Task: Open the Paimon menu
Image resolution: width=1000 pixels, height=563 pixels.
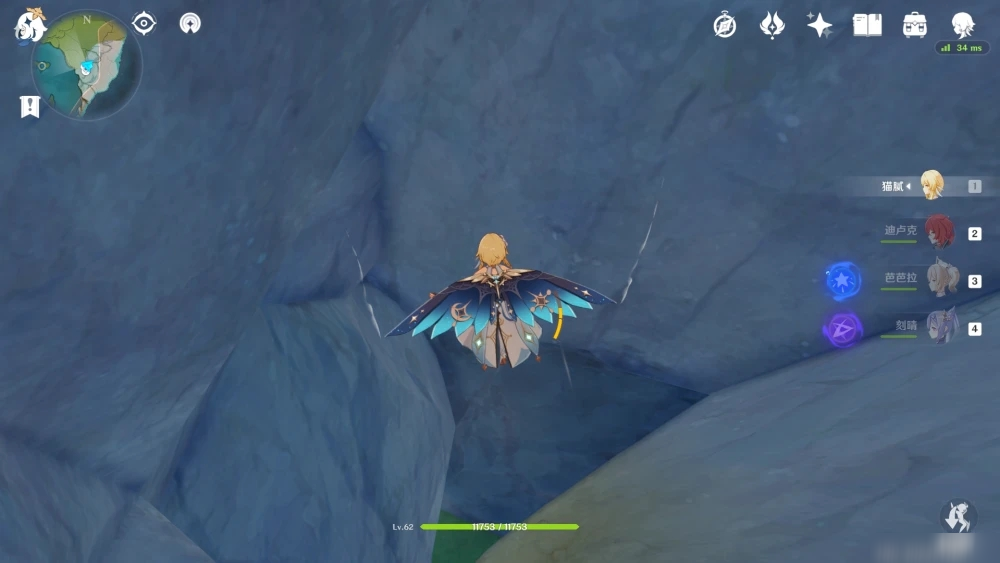Action: click(29, 25)
